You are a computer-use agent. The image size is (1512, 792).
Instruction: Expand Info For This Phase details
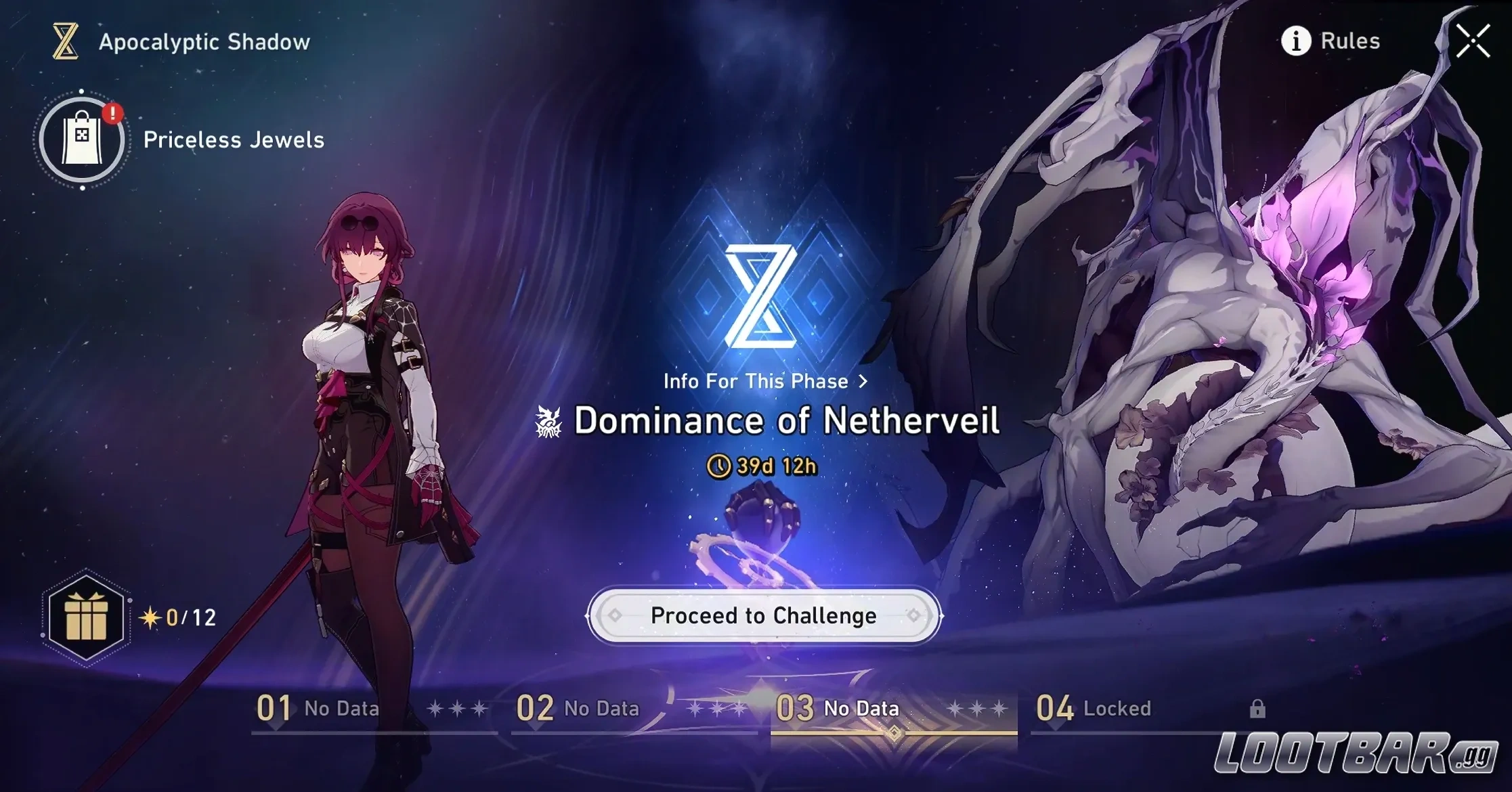click(755, 380)
